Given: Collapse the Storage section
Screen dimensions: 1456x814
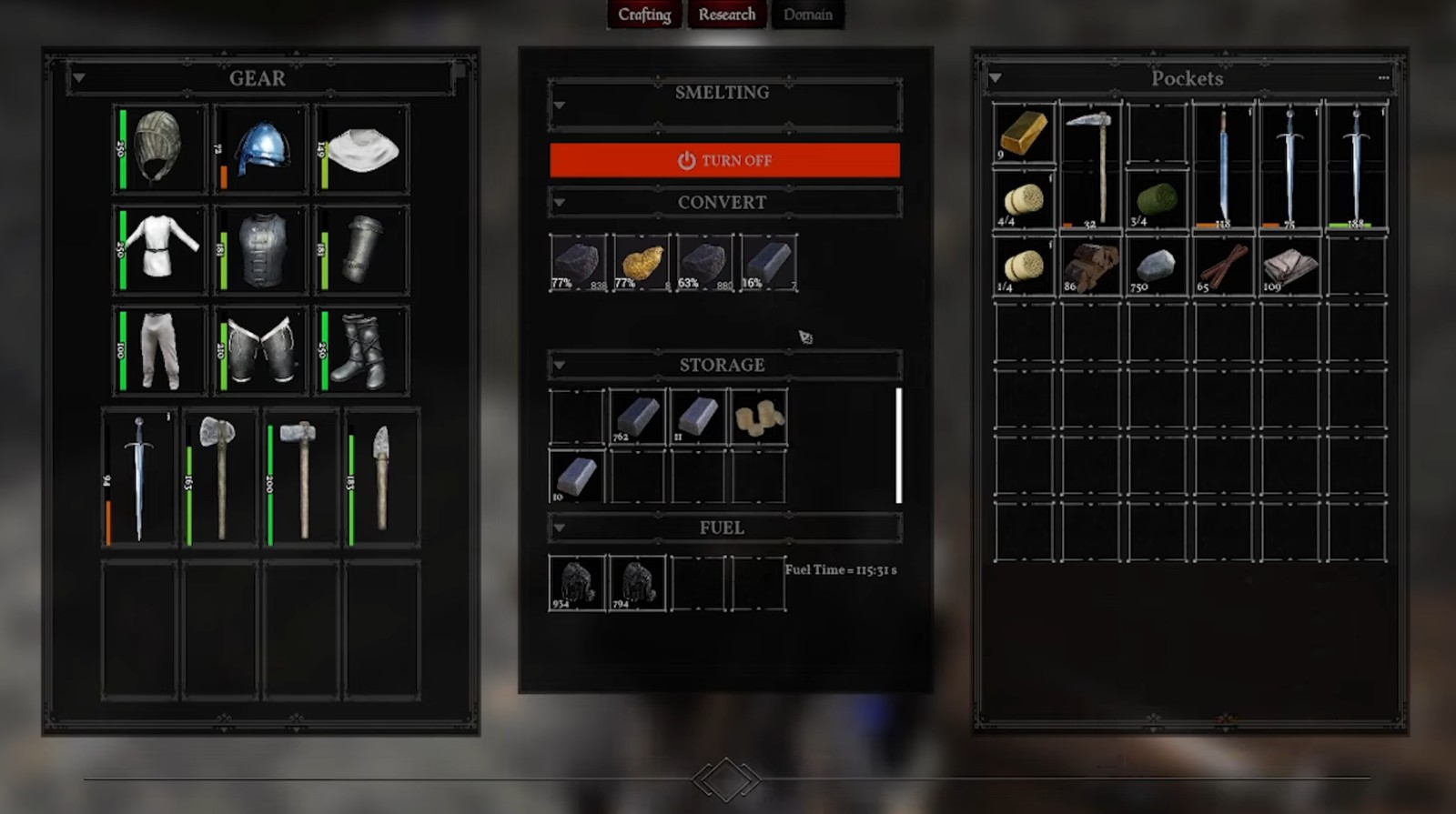Looking at the screenshot, I should click(x=560, y=365).
